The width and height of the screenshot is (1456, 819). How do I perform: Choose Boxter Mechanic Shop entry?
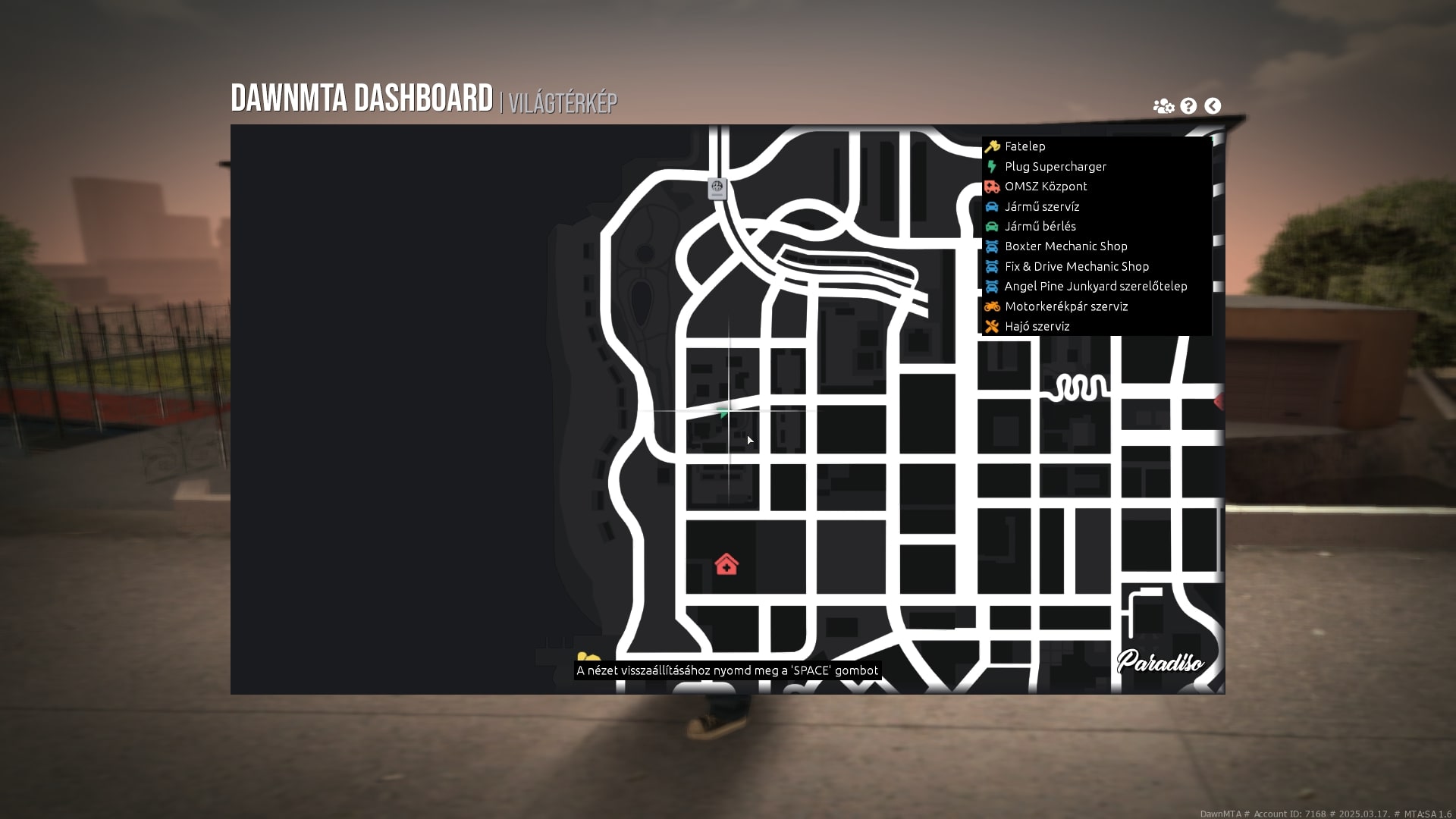pyautogui.click(x=1065, y=246)
